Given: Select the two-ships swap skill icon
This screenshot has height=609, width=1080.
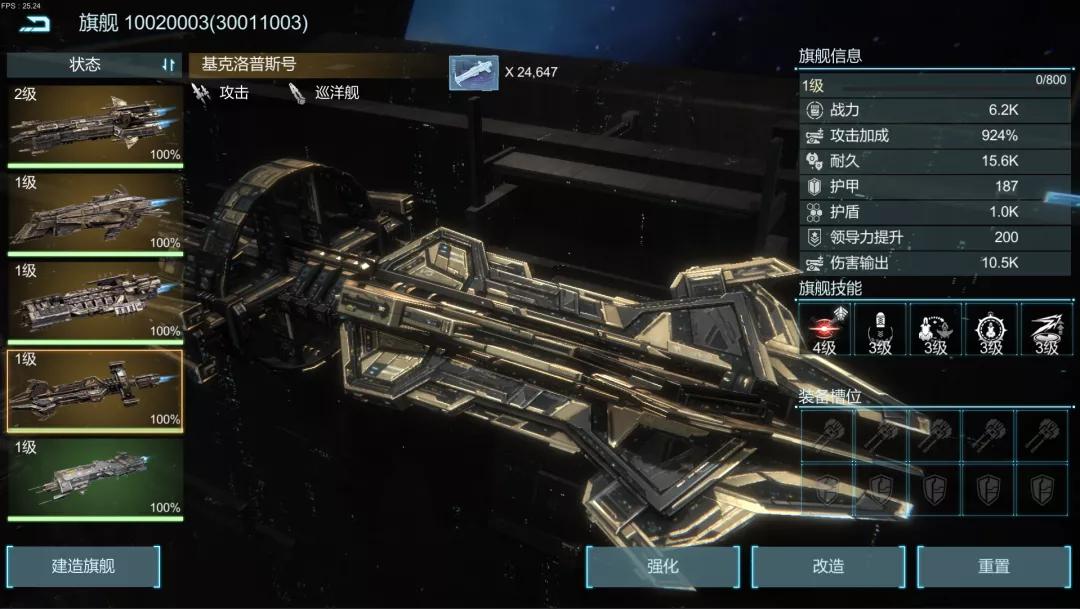Looking at the screenshot, I should point(936,329).
